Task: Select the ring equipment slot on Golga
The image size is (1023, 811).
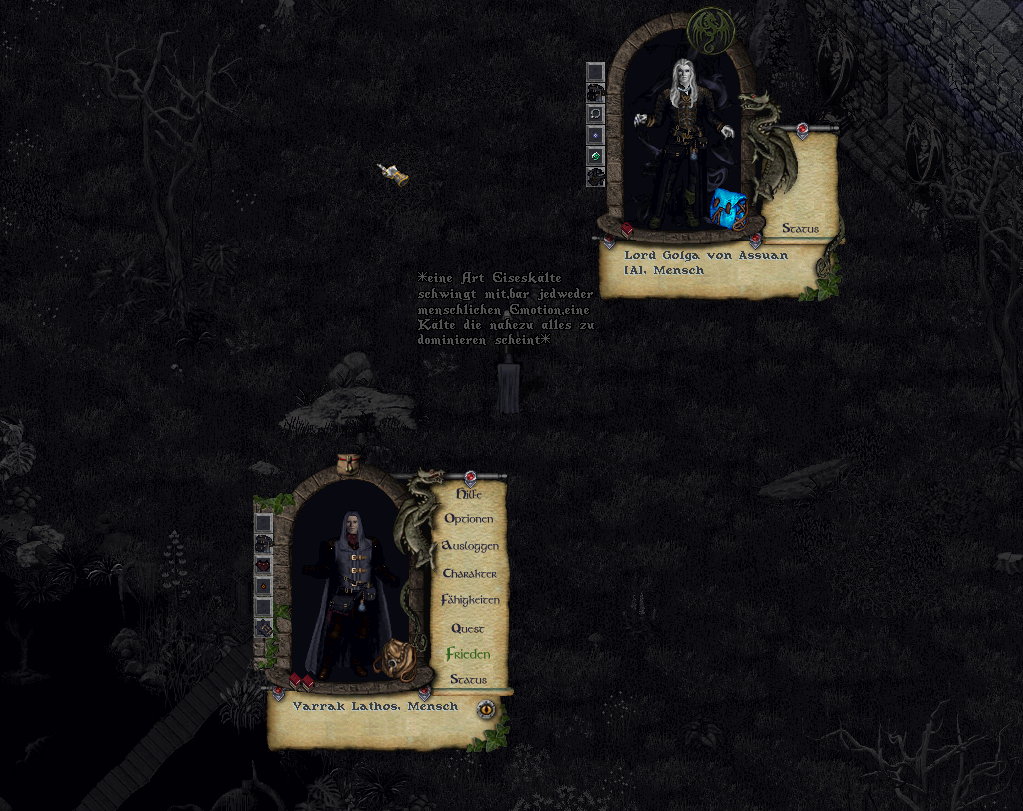Action: tap(595, 114)
